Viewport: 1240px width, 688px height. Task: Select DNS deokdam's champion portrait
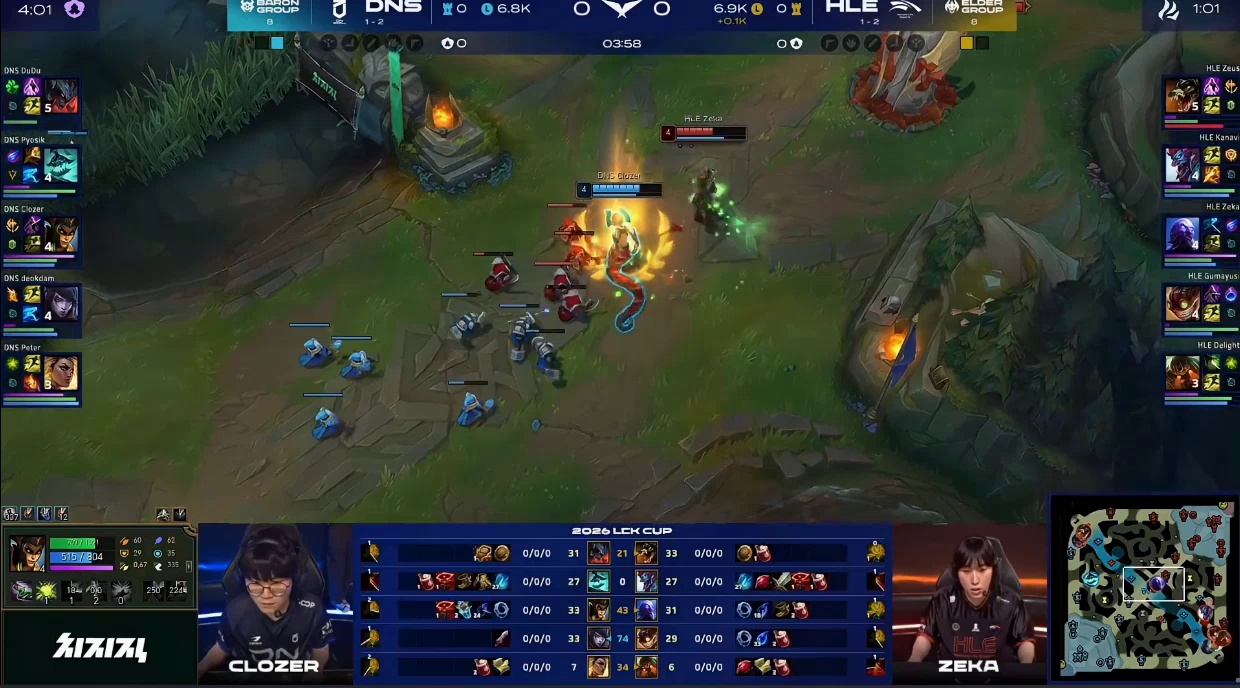coord(61,304)
